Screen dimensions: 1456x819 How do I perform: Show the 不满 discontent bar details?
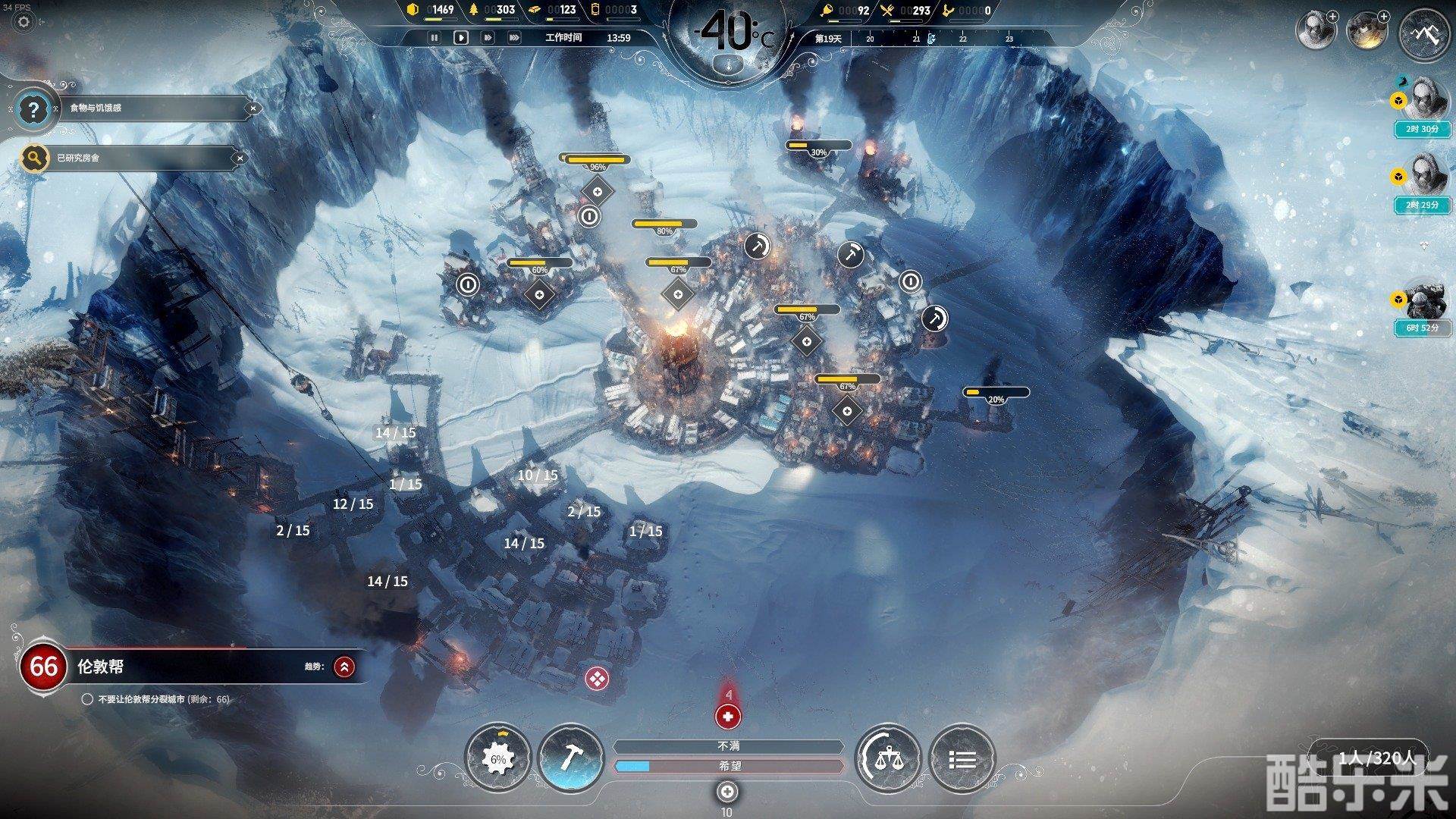[728, 747]
